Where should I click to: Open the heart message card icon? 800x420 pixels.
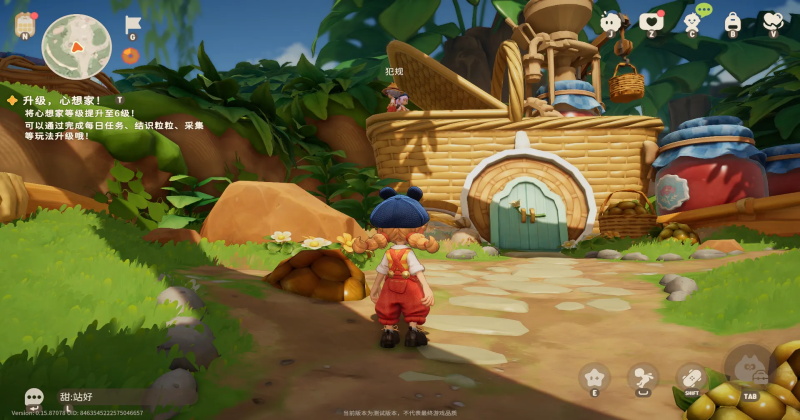[x=651, y=22]
